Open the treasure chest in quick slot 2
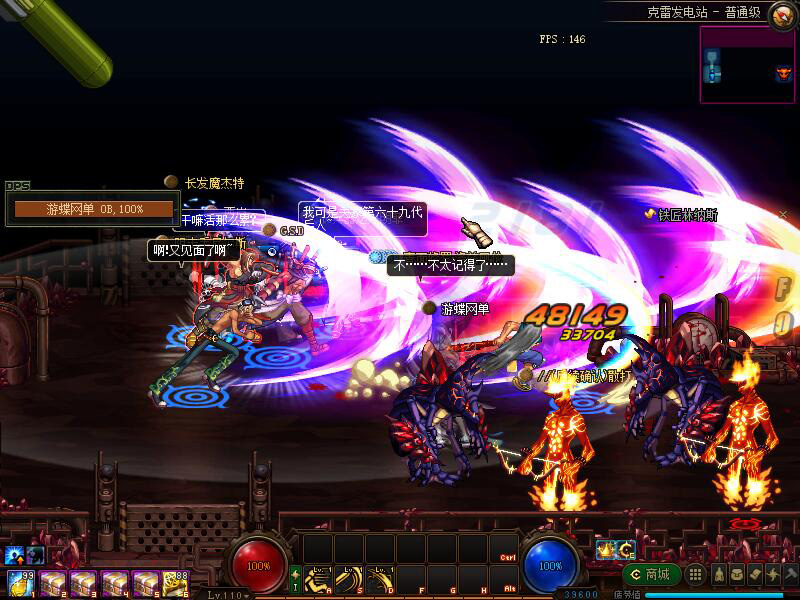The image size is (800, 600). pos(52,583)
